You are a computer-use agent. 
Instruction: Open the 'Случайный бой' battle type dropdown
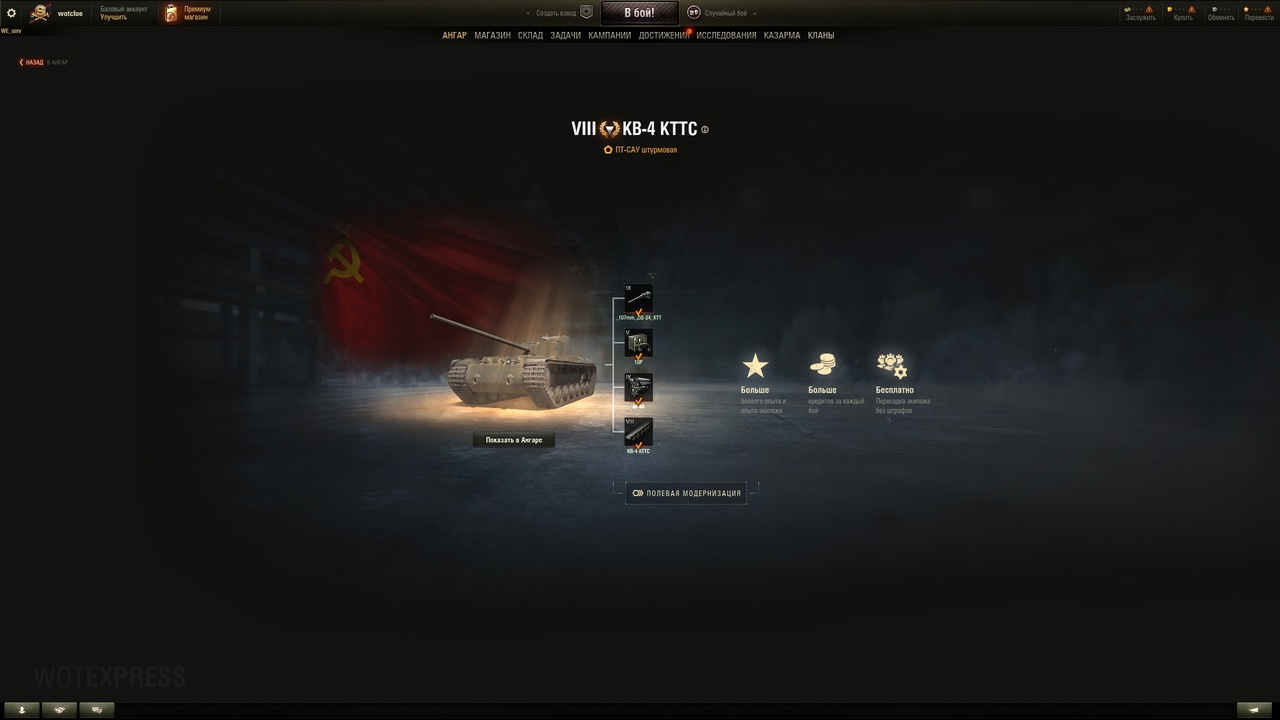click(x=753, y=13)
